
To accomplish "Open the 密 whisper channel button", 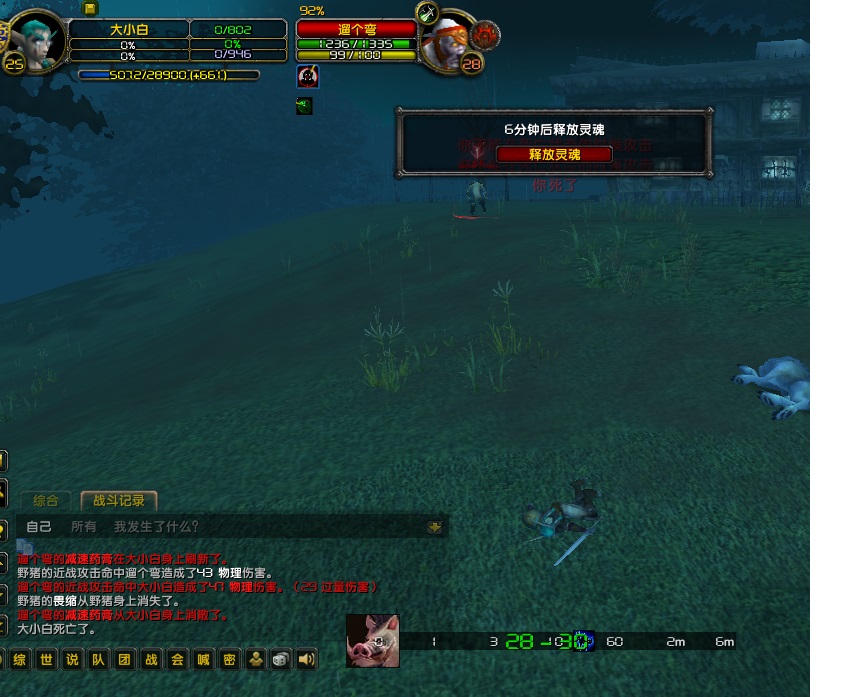I will 229,659.
